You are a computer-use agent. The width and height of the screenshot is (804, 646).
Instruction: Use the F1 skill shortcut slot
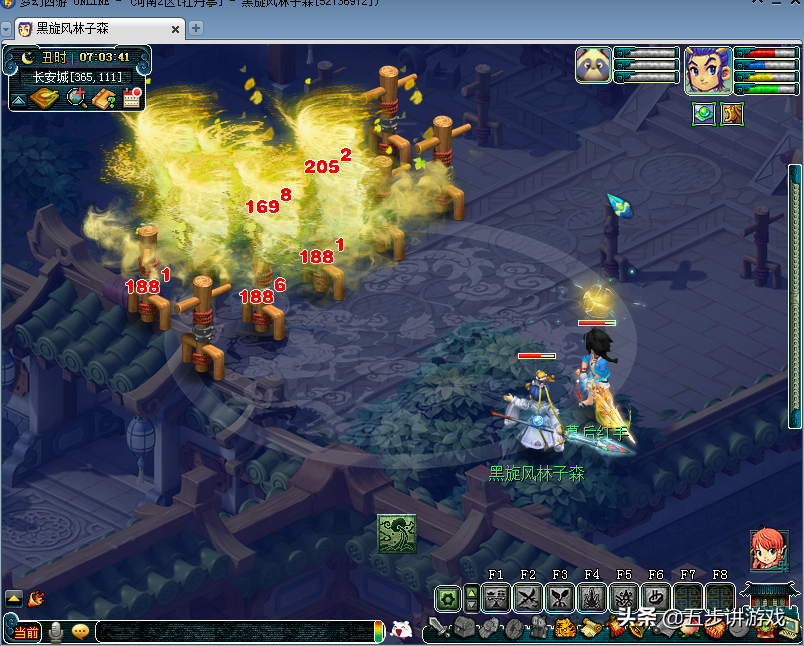coord(496,598)
